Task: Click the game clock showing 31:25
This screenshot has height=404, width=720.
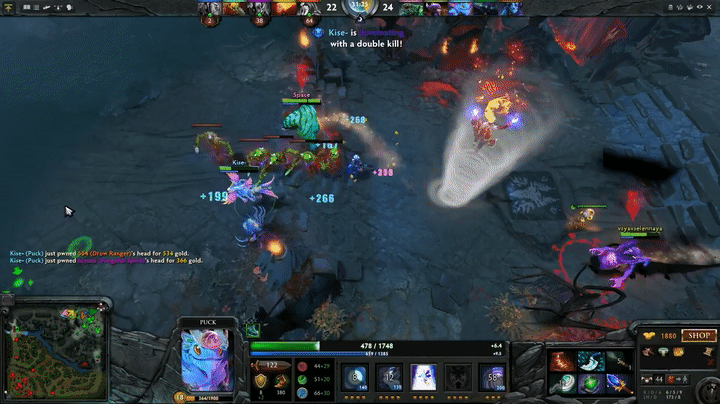Action: (359, 5)
